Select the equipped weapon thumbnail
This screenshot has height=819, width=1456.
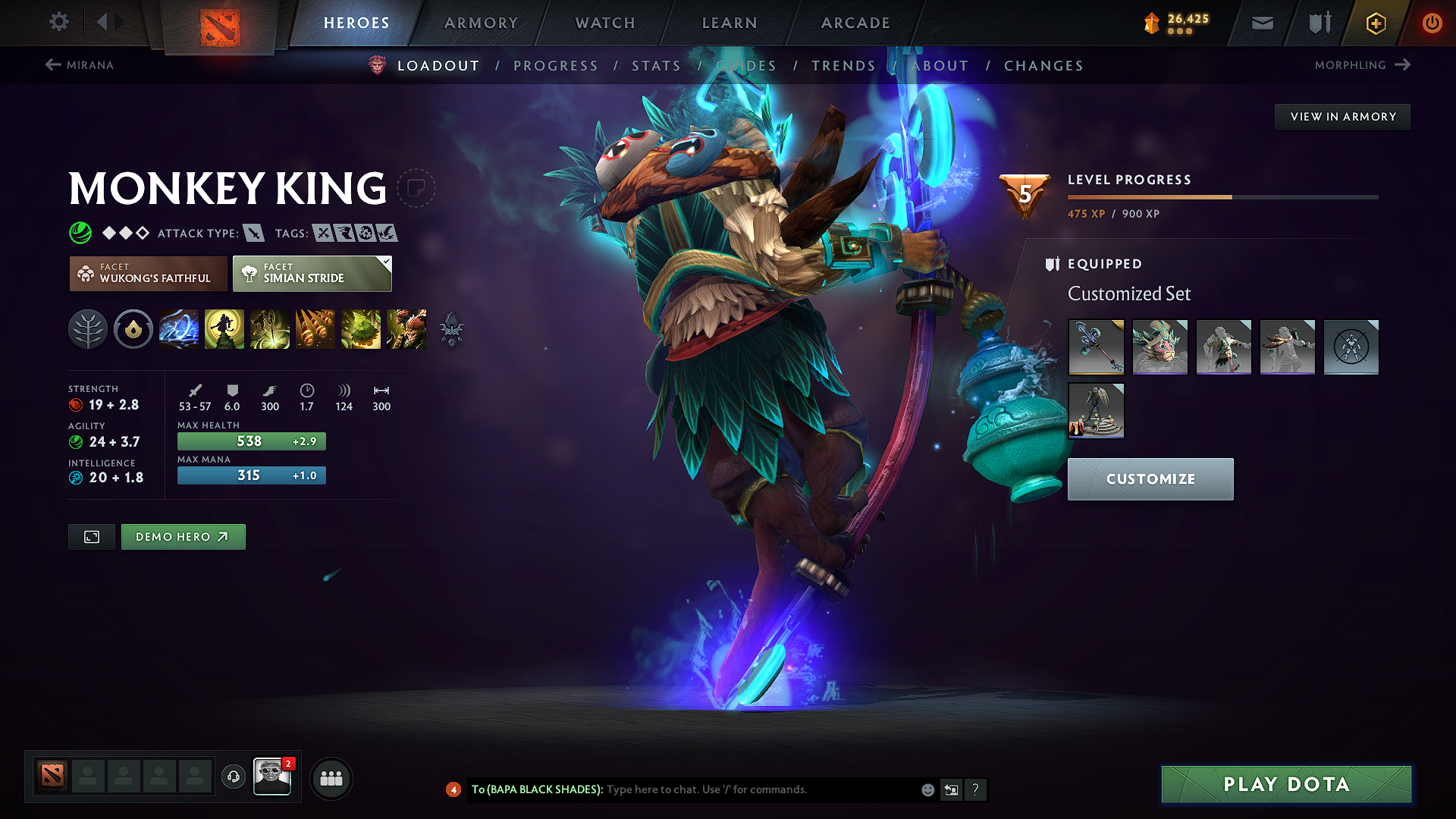(x=1096, y=347)
